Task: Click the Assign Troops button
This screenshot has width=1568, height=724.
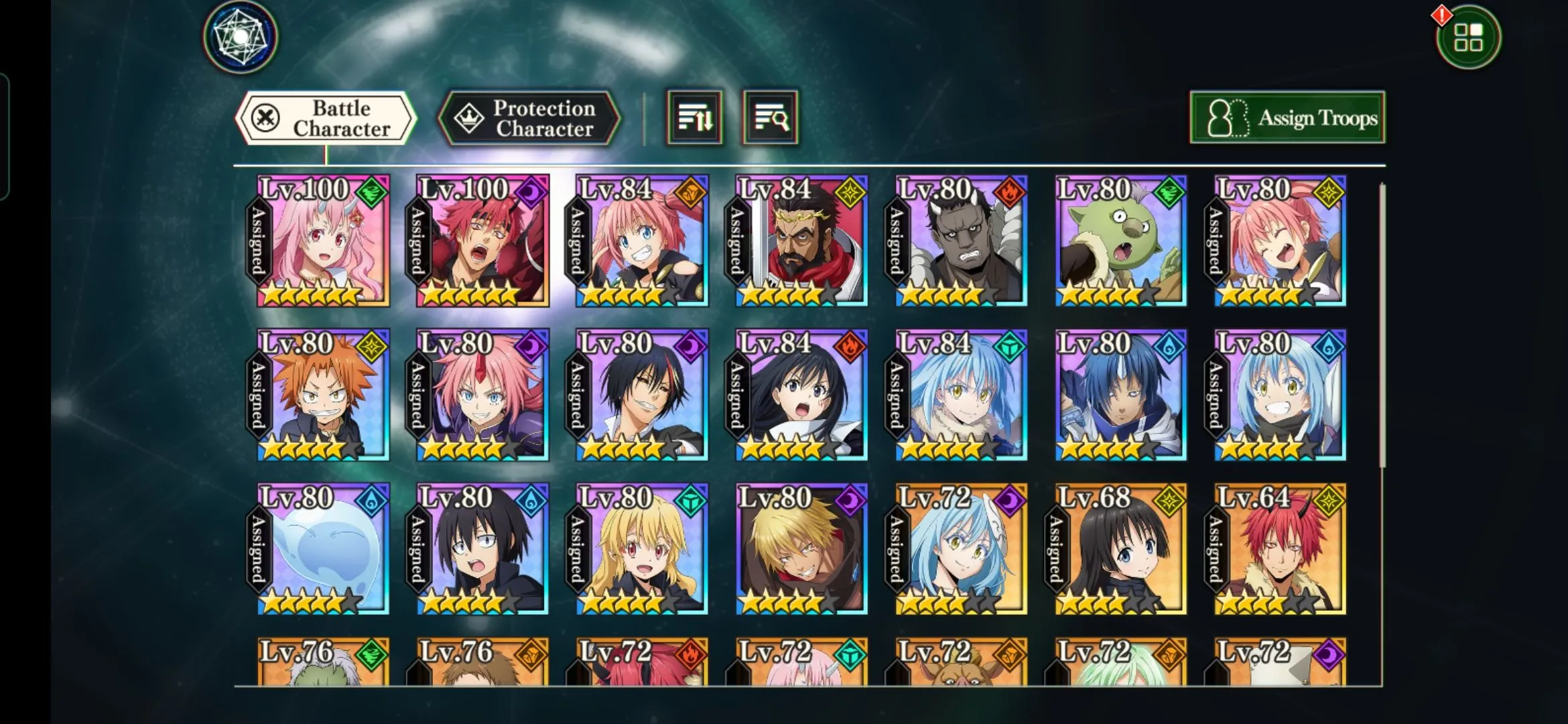Action: tap(1287, 118)
